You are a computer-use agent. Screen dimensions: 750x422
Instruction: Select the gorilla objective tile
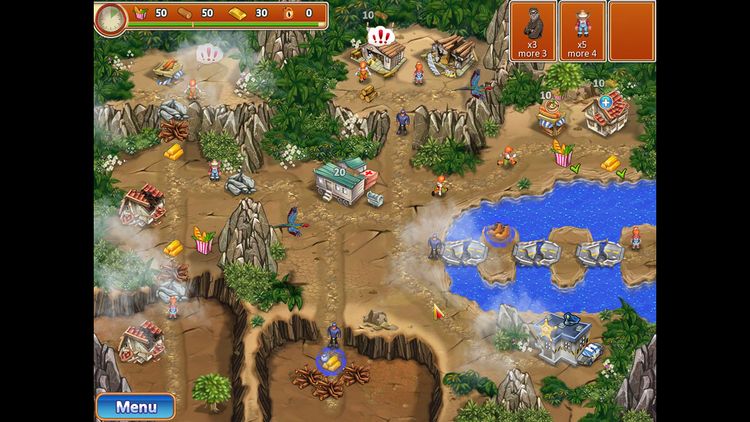pyautogui.click(x=532, y=31)
